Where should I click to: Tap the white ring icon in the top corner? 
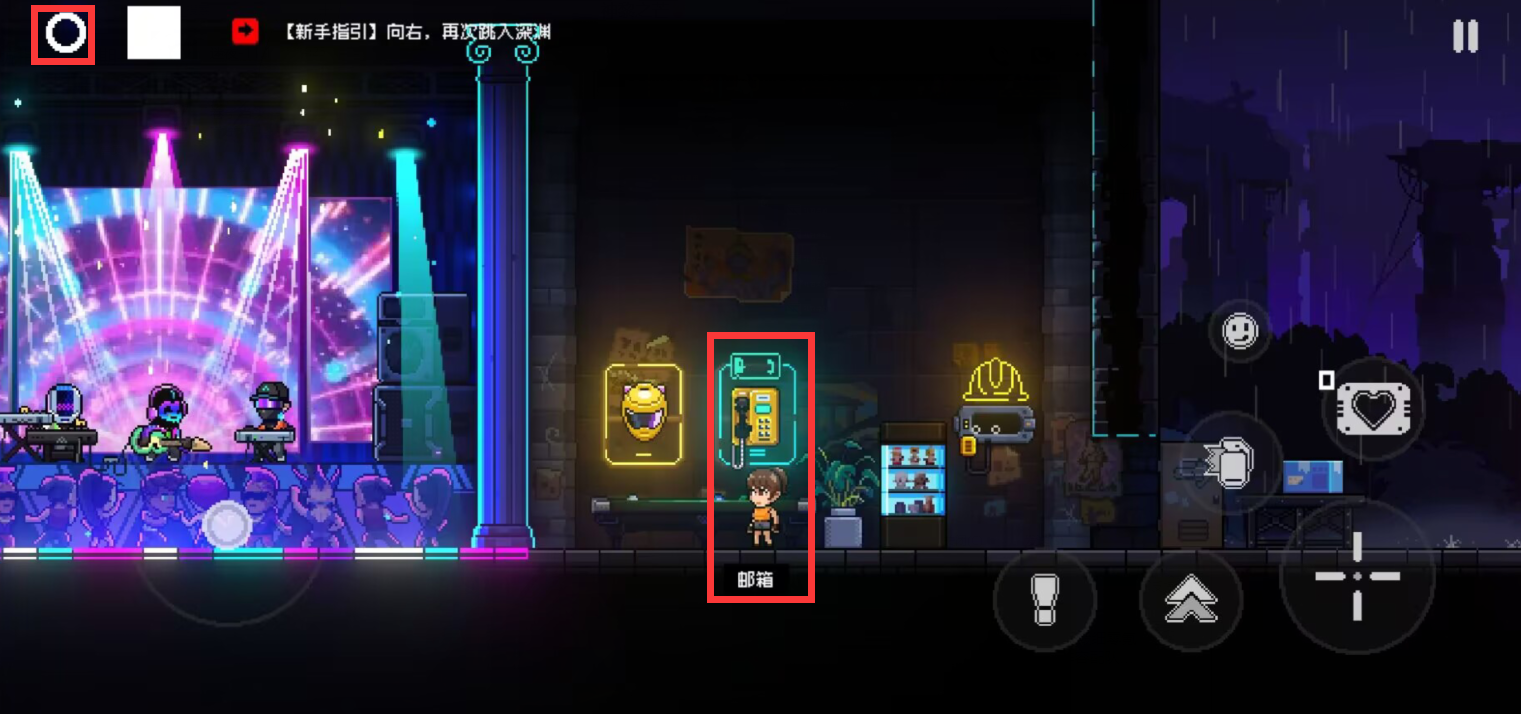[x=64, y=35]
